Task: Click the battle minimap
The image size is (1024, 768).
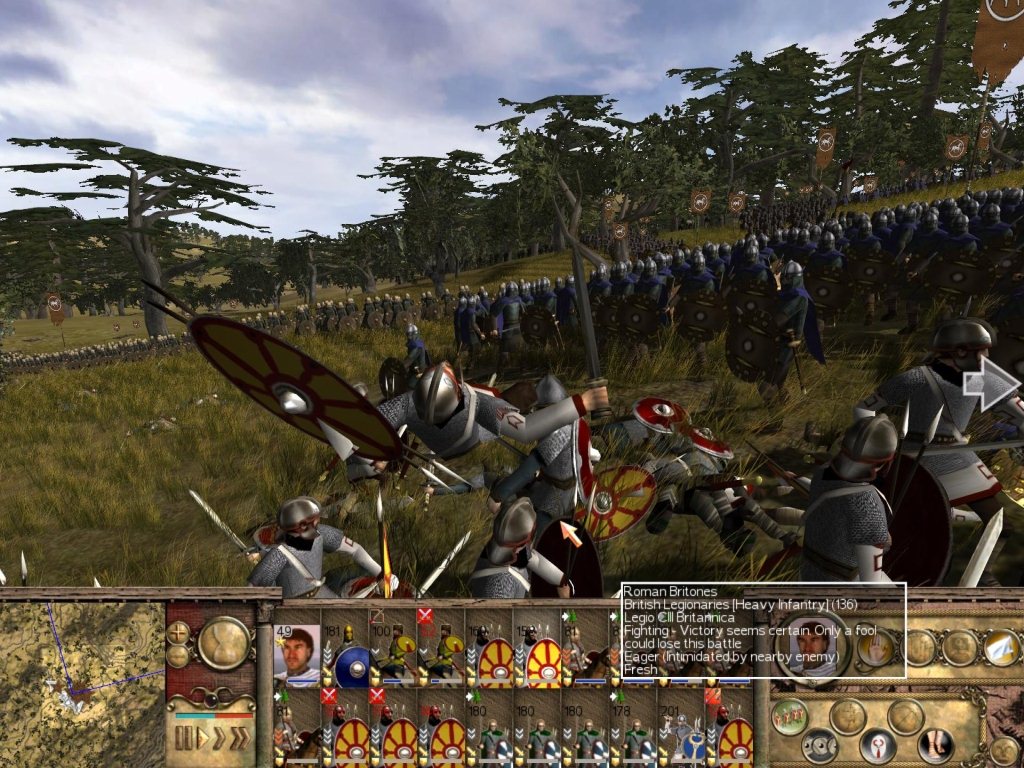Action: point(82,682)
